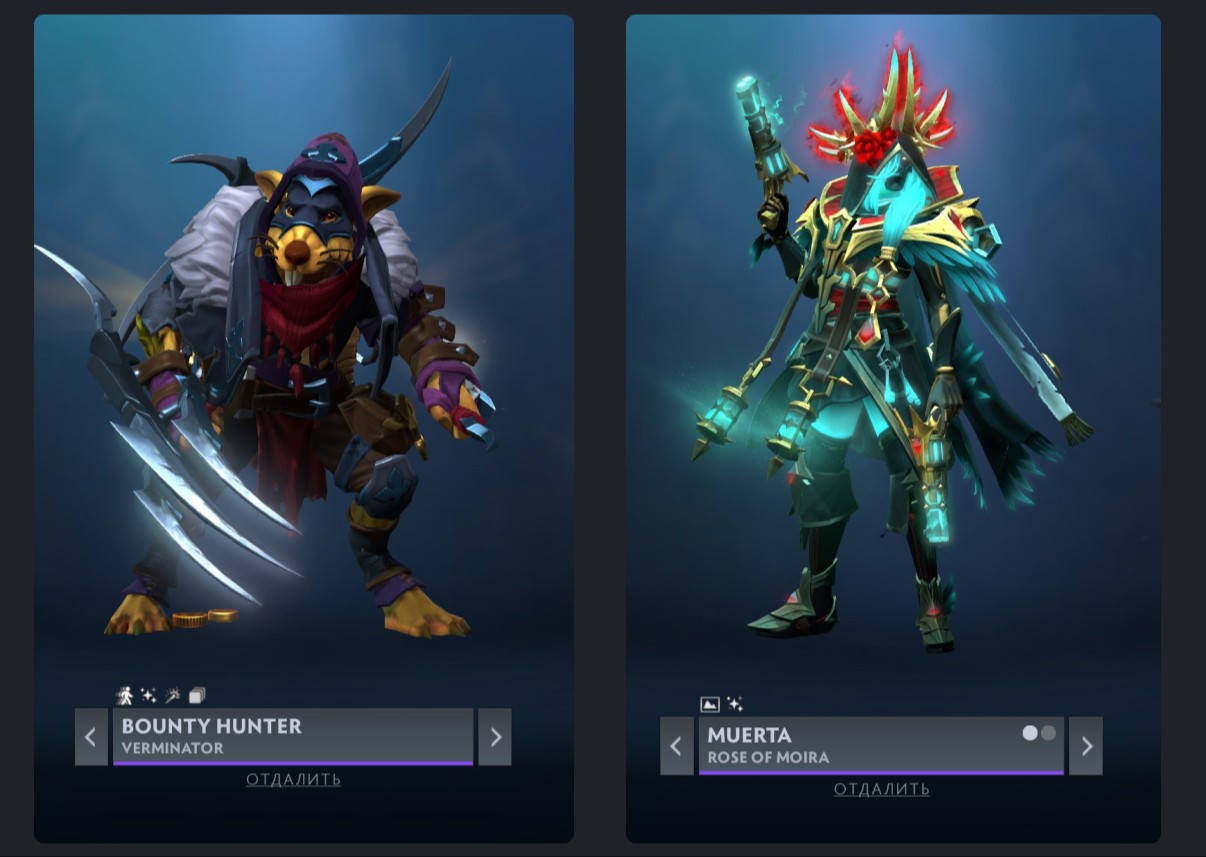Click the running figure icon above Bounty Hunter
This screenshot has width=1206, height=857.
125,695
